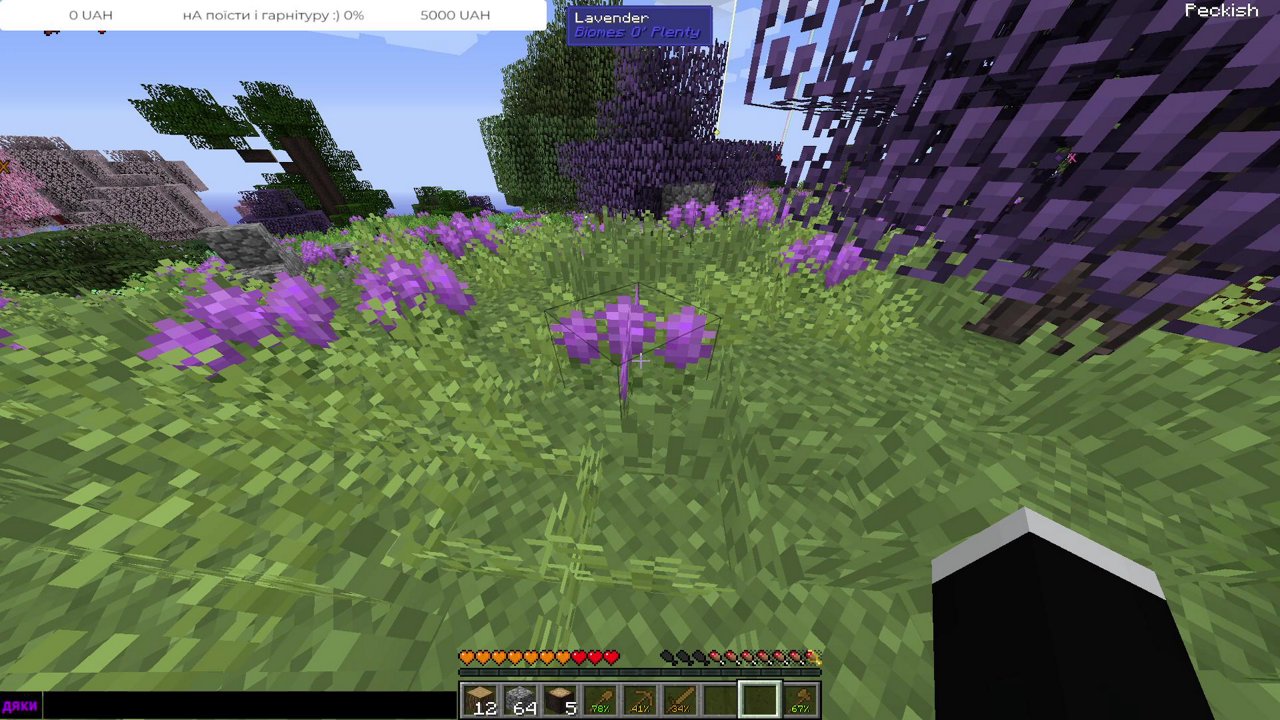Click the Peckish status text
The height and width of the screenshot is (720, 1280).
click(x=1222, y=10)
